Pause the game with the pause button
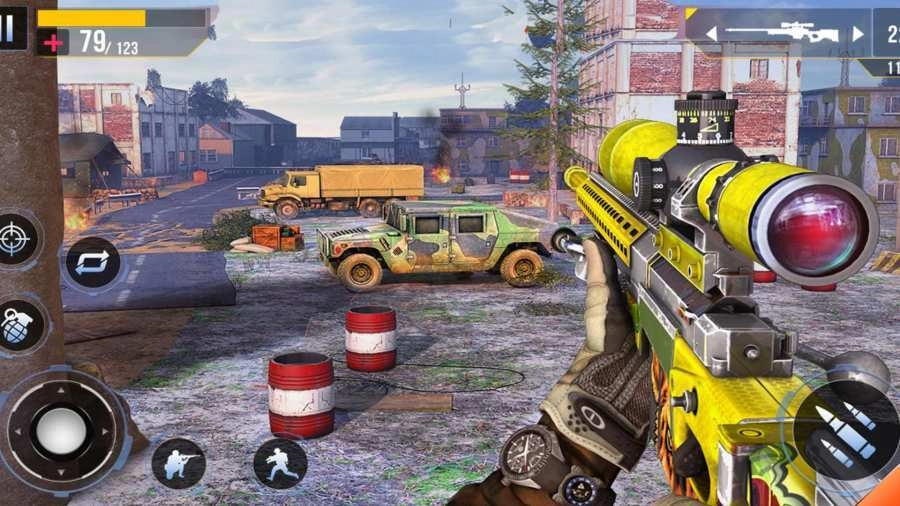The height and width of the screenshot is (506, 900). coord(9,28)
